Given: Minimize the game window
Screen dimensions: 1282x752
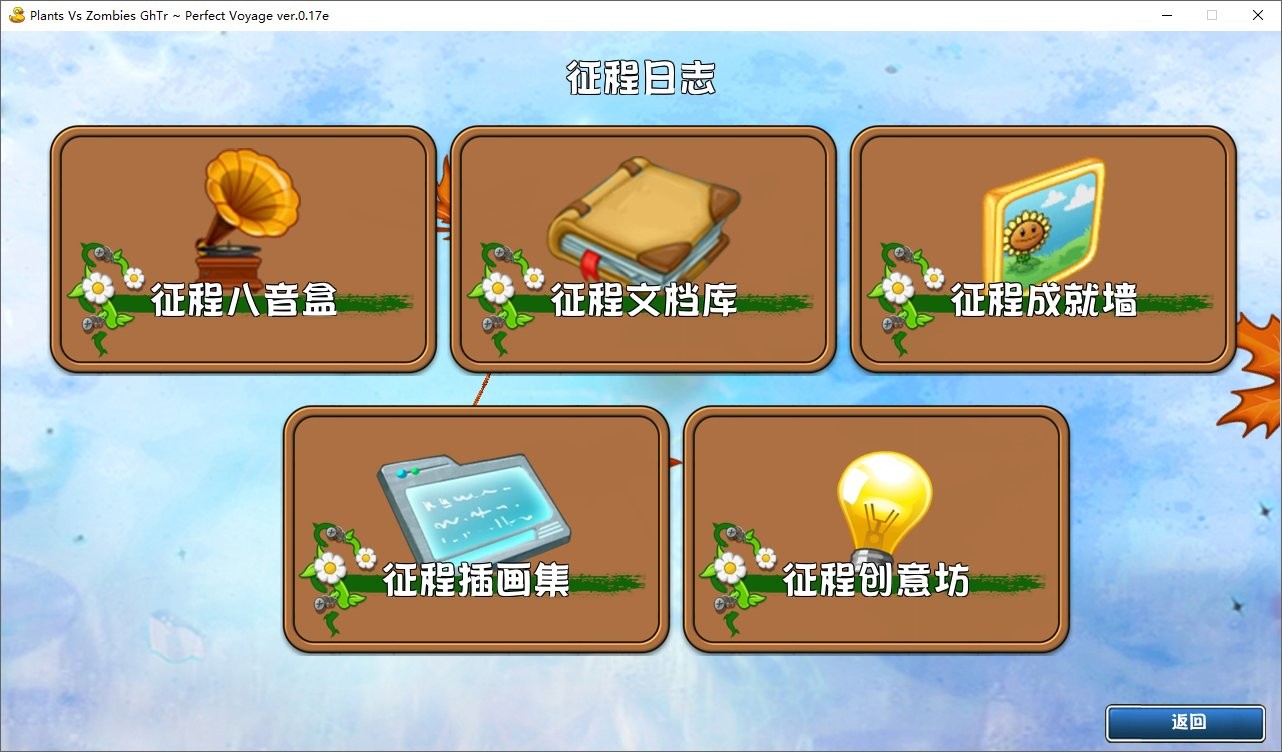Looking at the screenshot, I should point(1166,15).
